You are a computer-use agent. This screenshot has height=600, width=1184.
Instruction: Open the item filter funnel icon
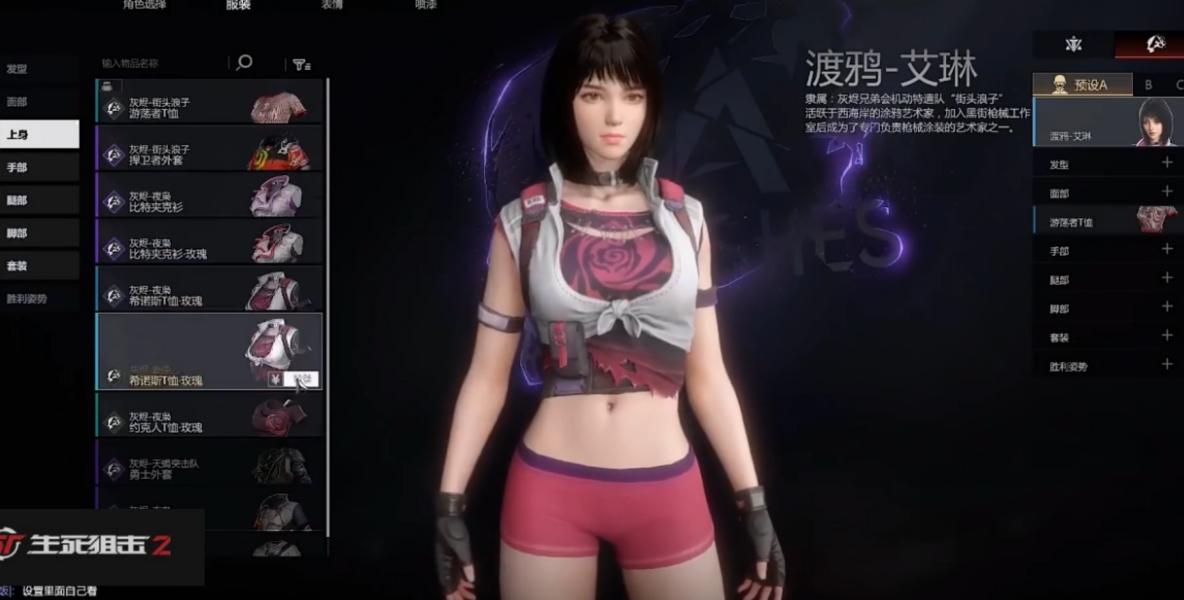300,64
